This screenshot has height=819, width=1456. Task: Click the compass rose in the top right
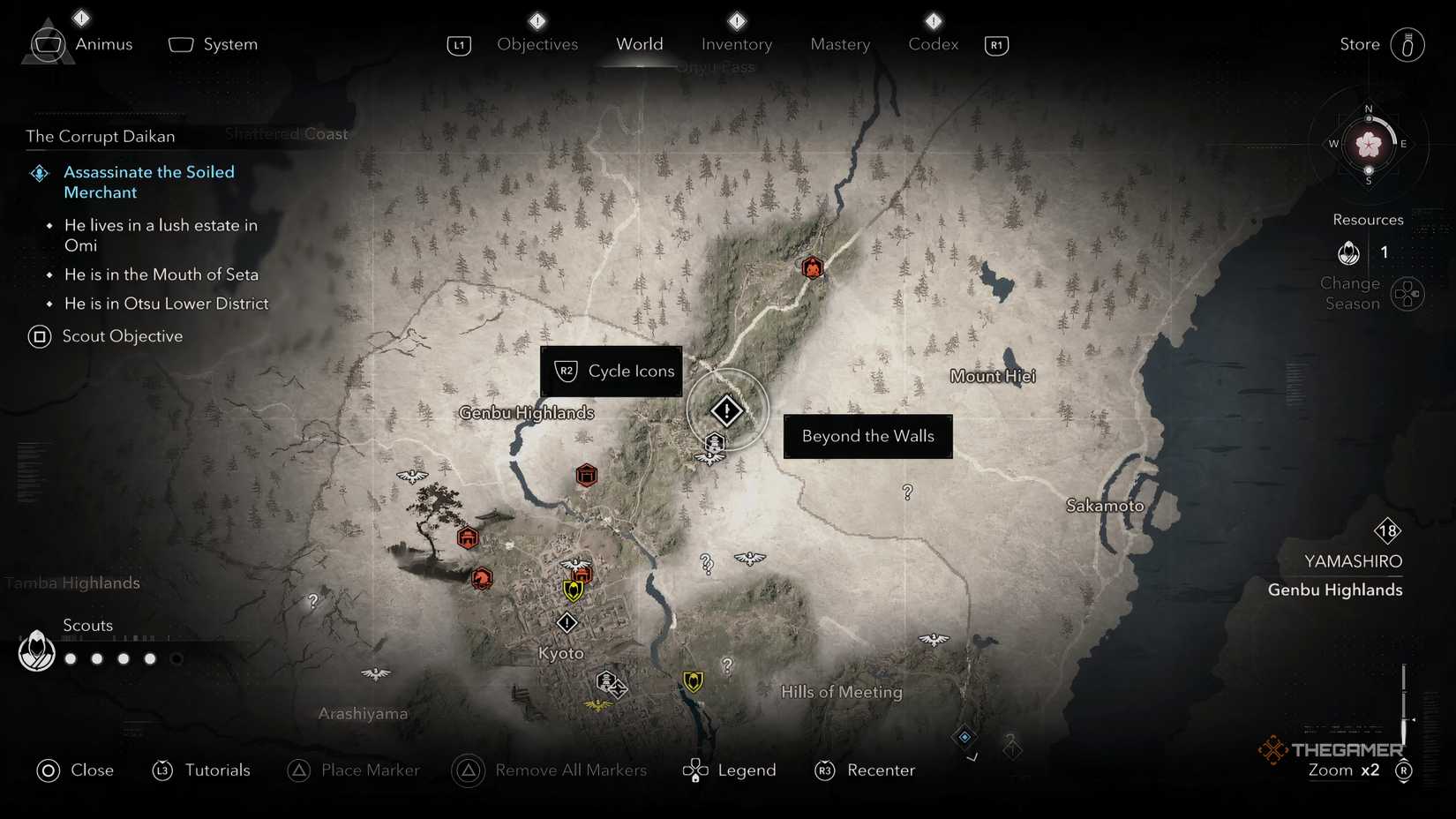(x=1367, y=144)
